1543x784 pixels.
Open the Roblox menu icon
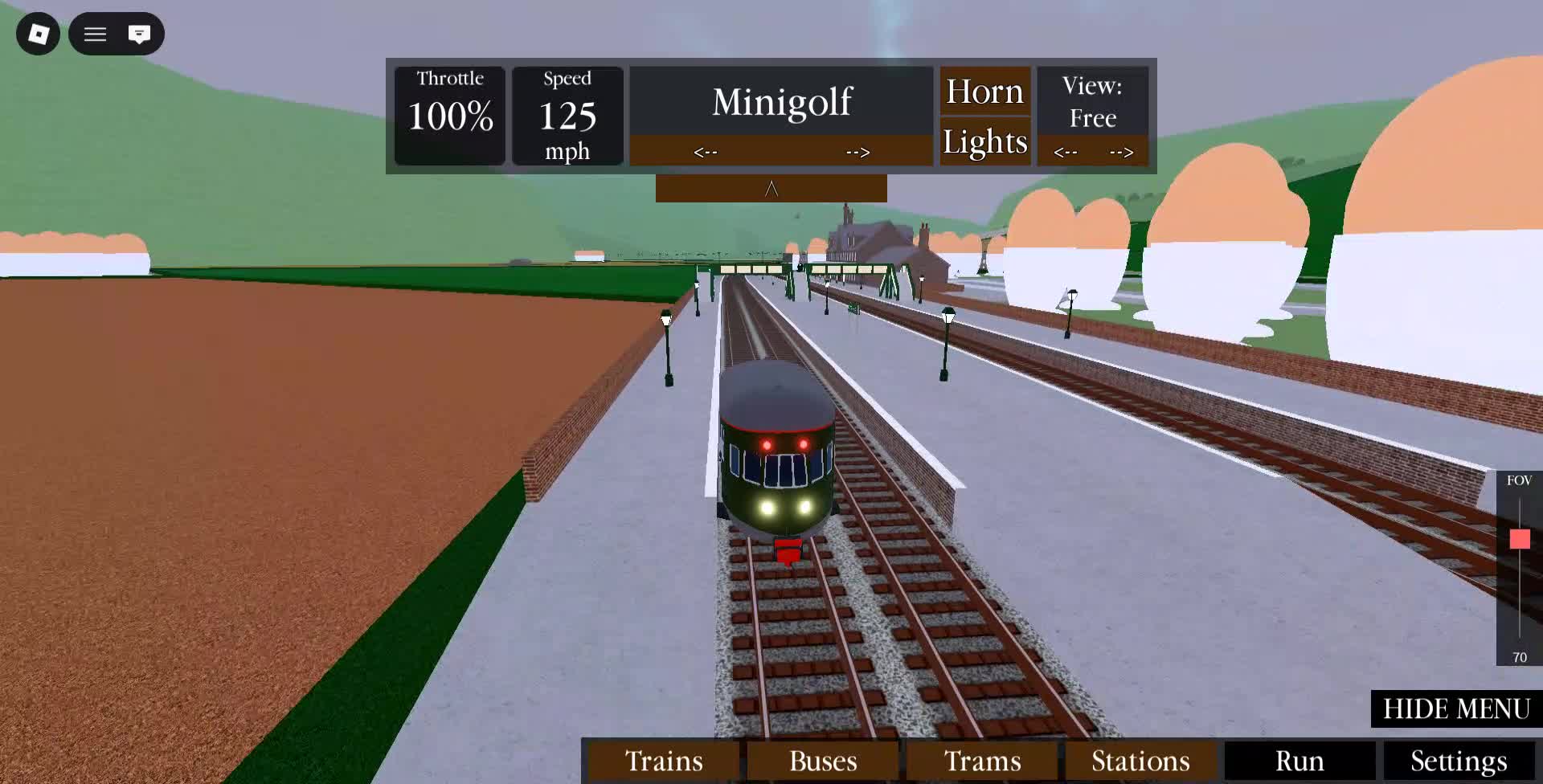pos(37,34)
